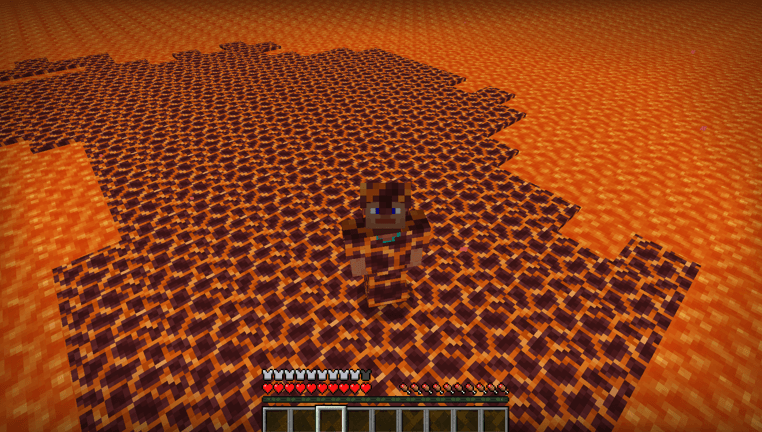Select the highlighted hotbar slot
Screen dimensions: 762x432
pos(331,420)
